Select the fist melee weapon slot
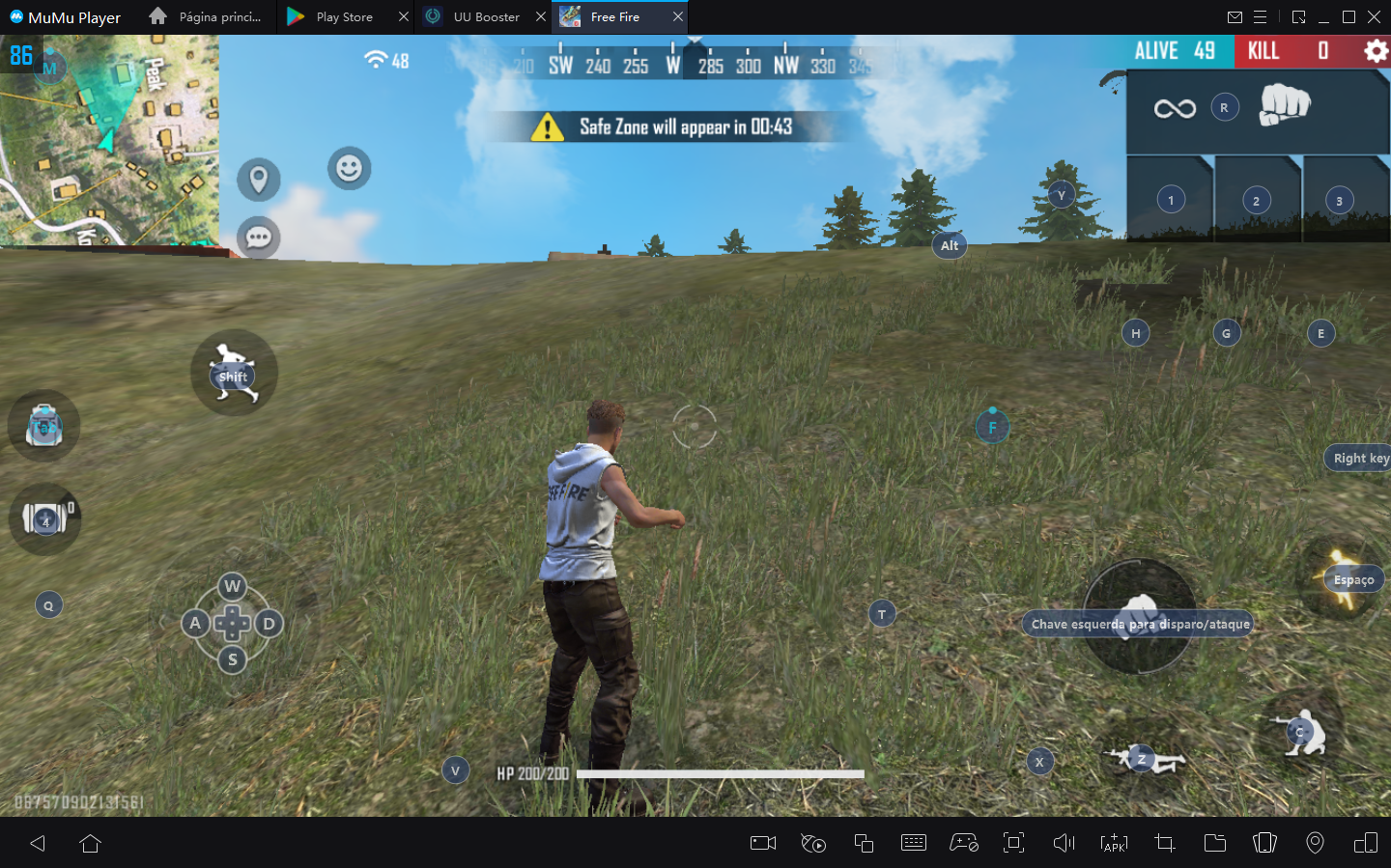1391x868 pixels. [1284, 106]
